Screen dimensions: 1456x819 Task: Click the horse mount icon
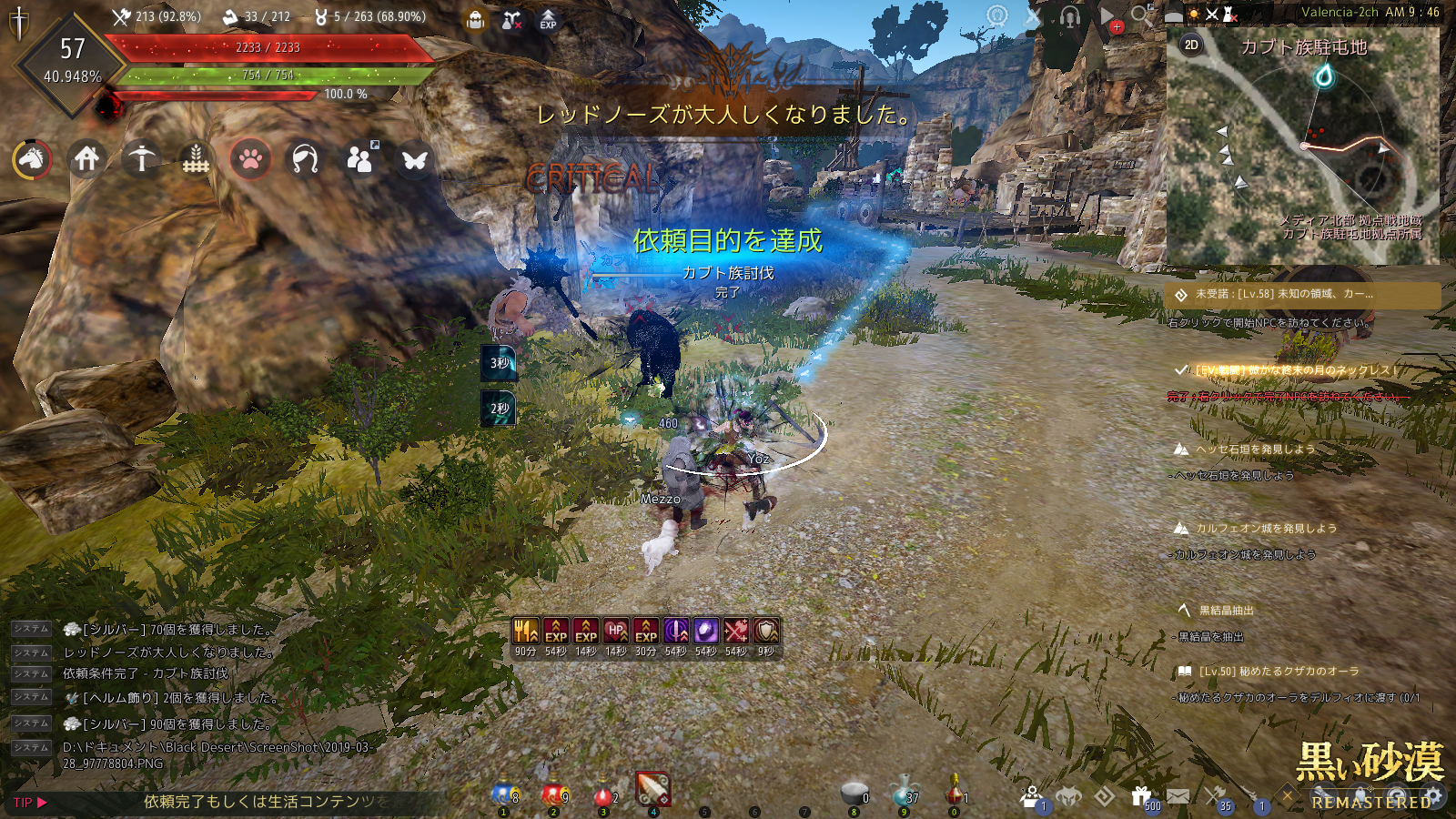(32, 160)
